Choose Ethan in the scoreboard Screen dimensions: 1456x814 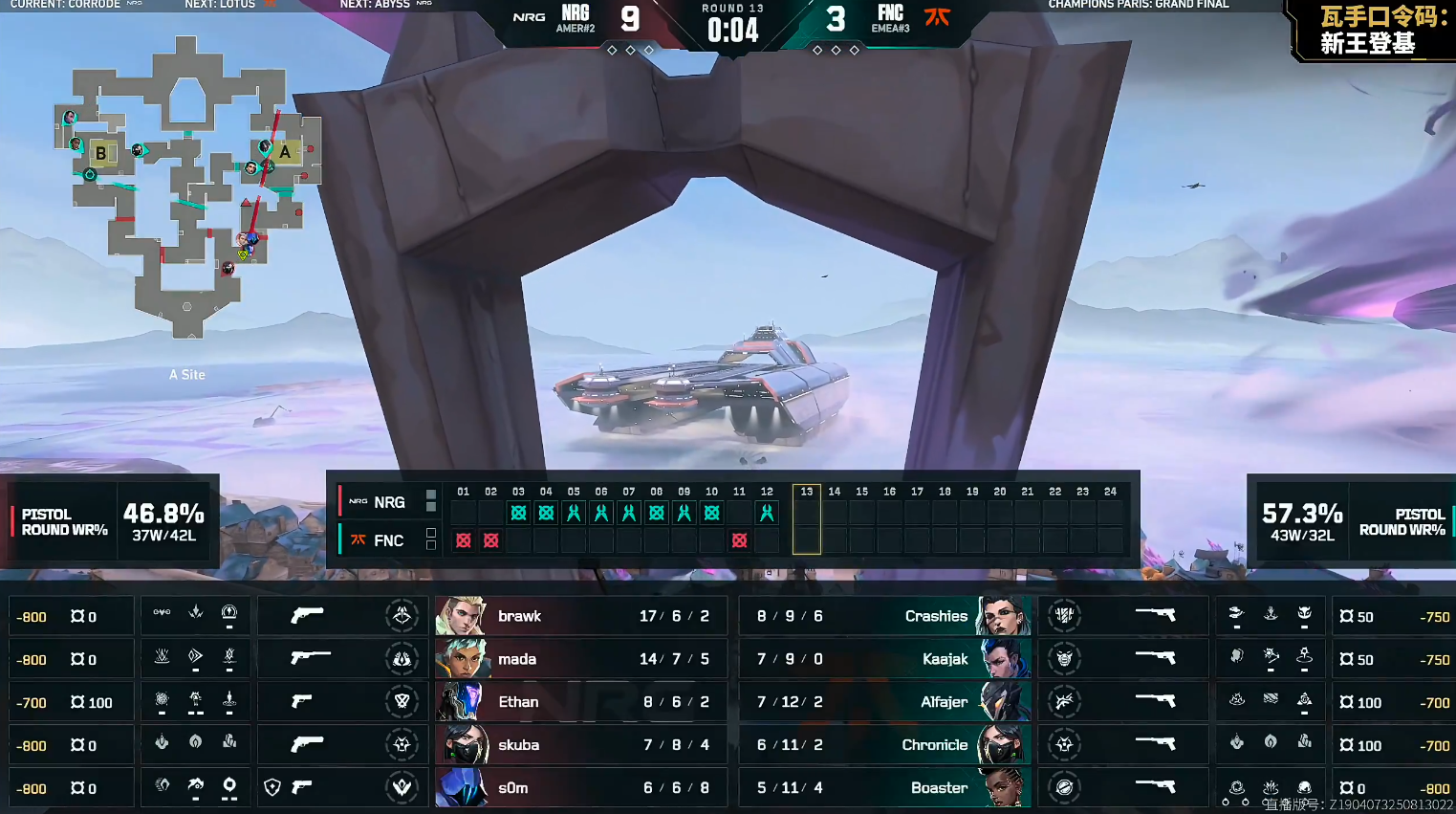(x=580, y=702)
